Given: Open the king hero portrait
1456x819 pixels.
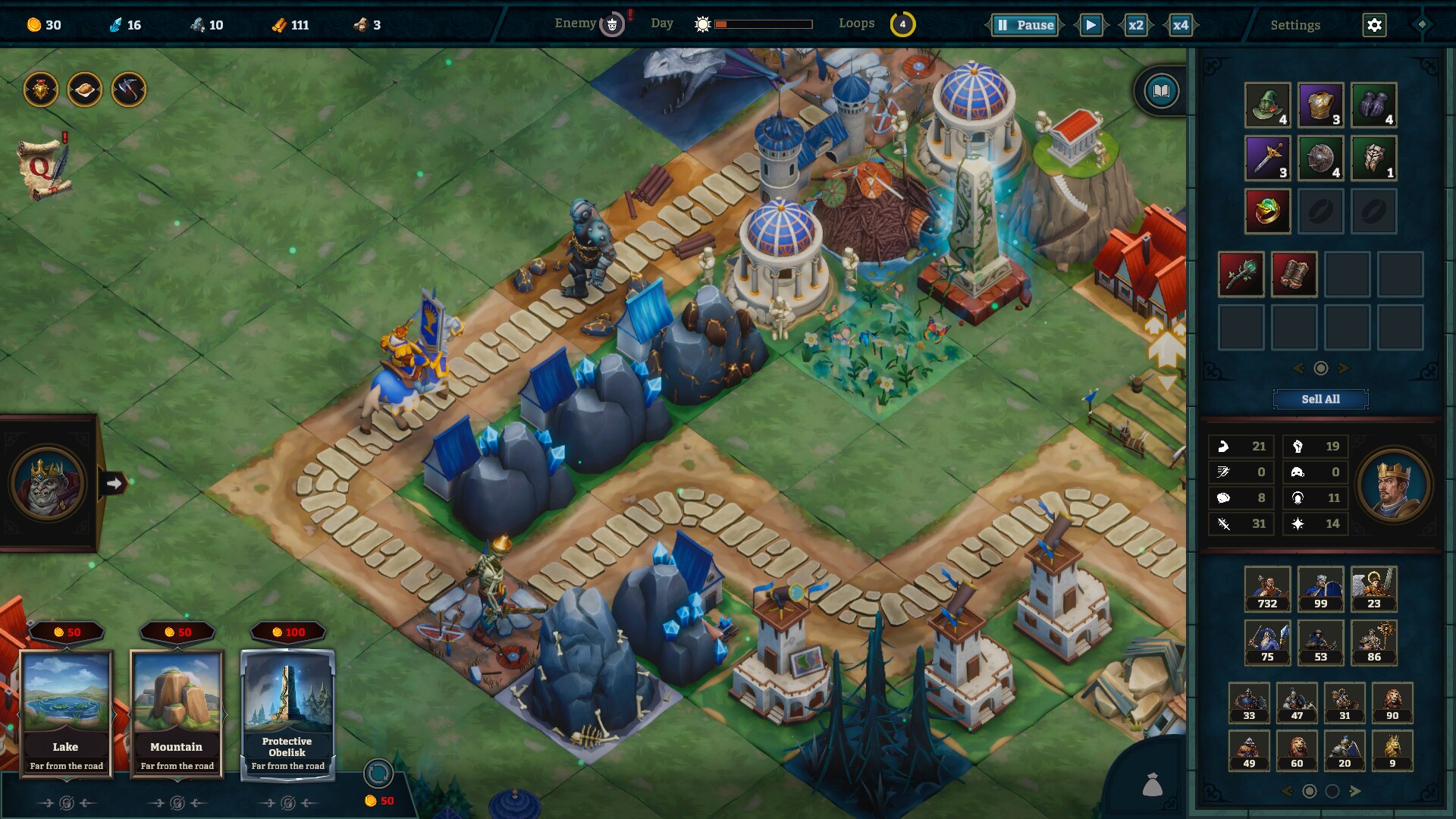Looking at the screenshot, I should [1393, 485].
